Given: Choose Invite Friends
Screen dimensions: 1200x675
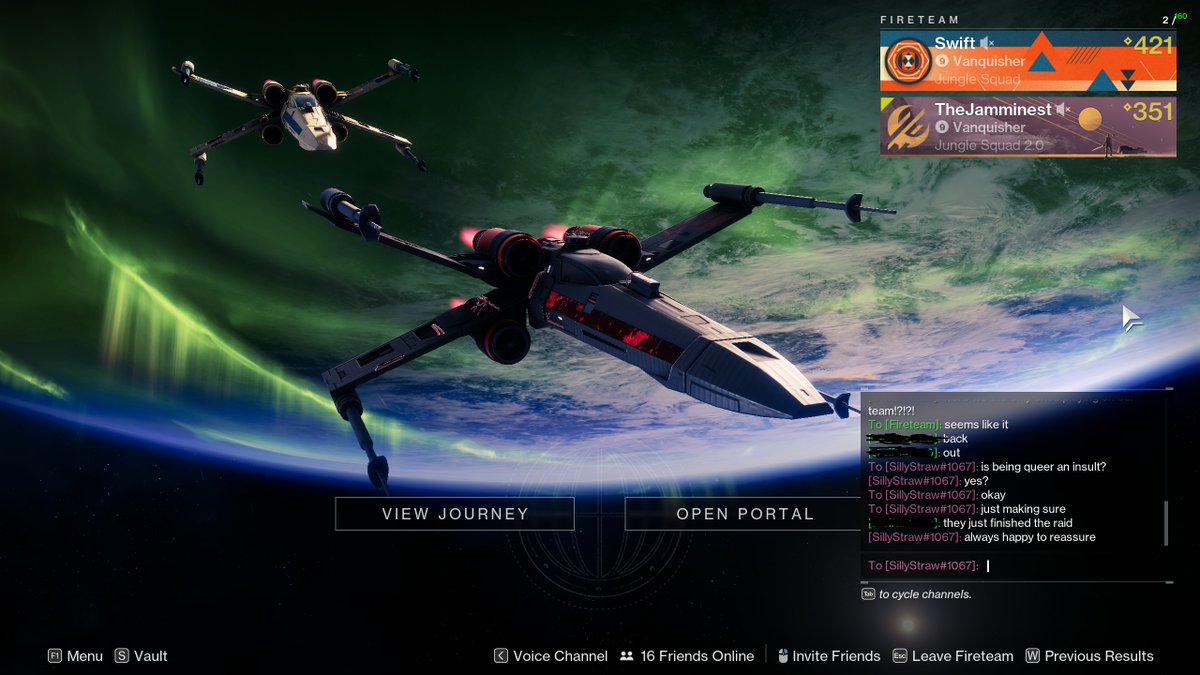Looking at the screenshot, I should click(x=827, y=656).
